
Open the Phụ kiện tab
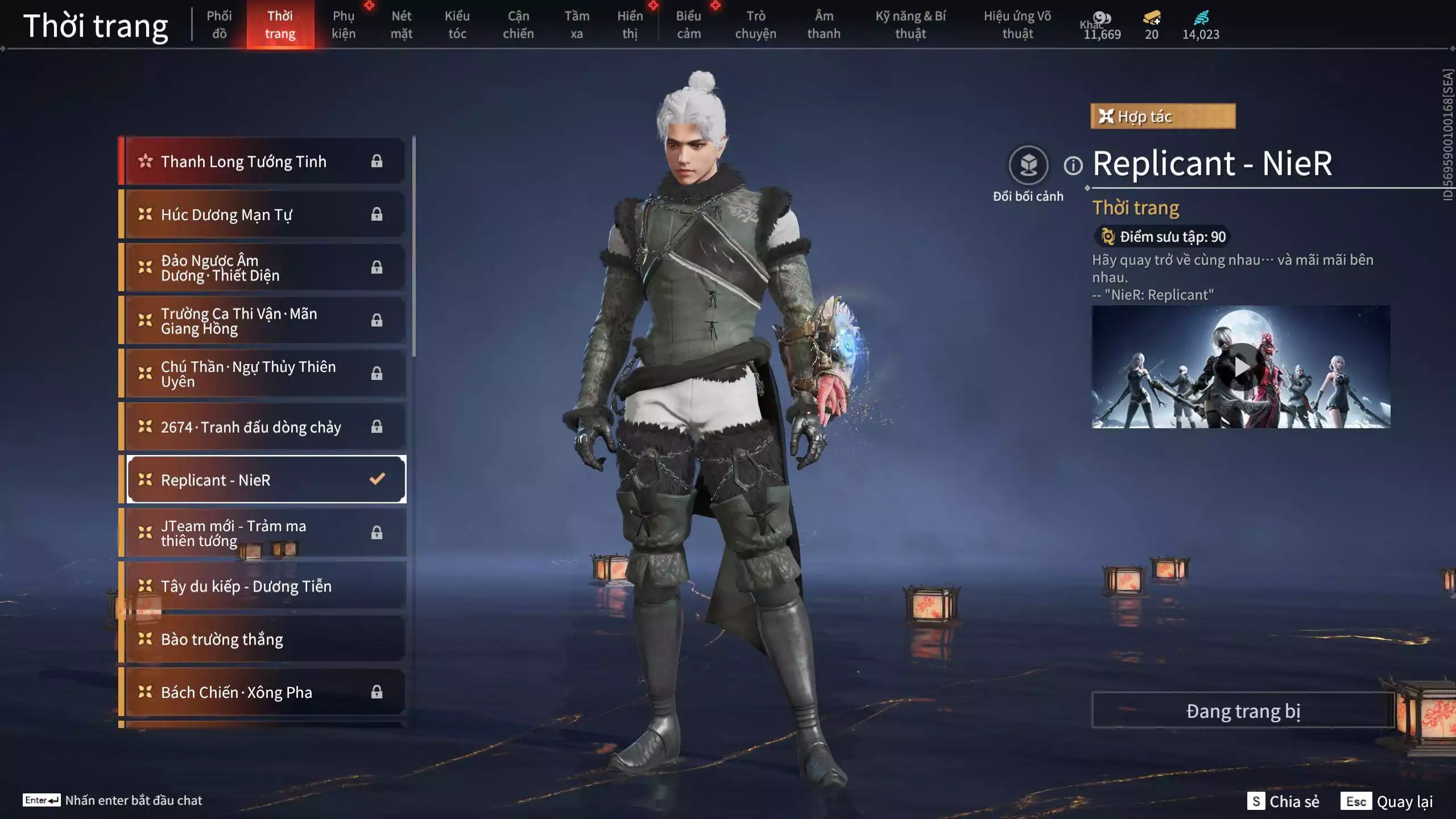tap(344, 24)
